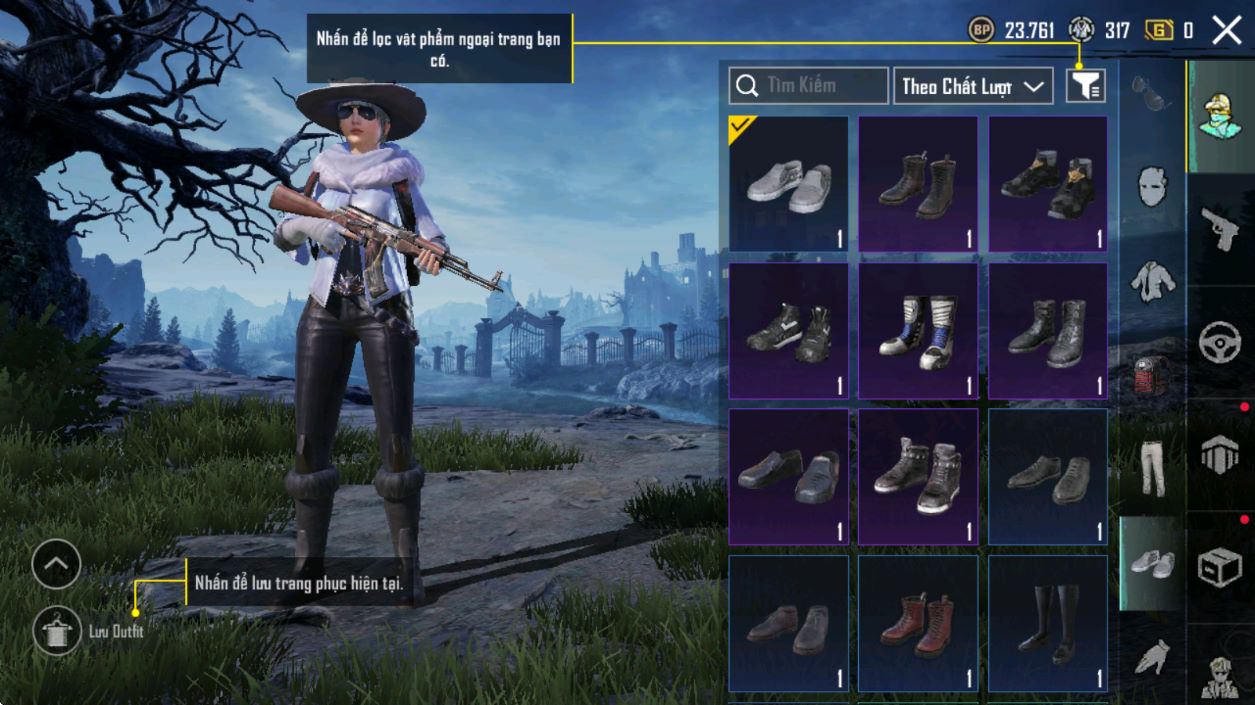Select the equipped white slip-on shoes
1255x705 pixels.
tap(788, 184)
